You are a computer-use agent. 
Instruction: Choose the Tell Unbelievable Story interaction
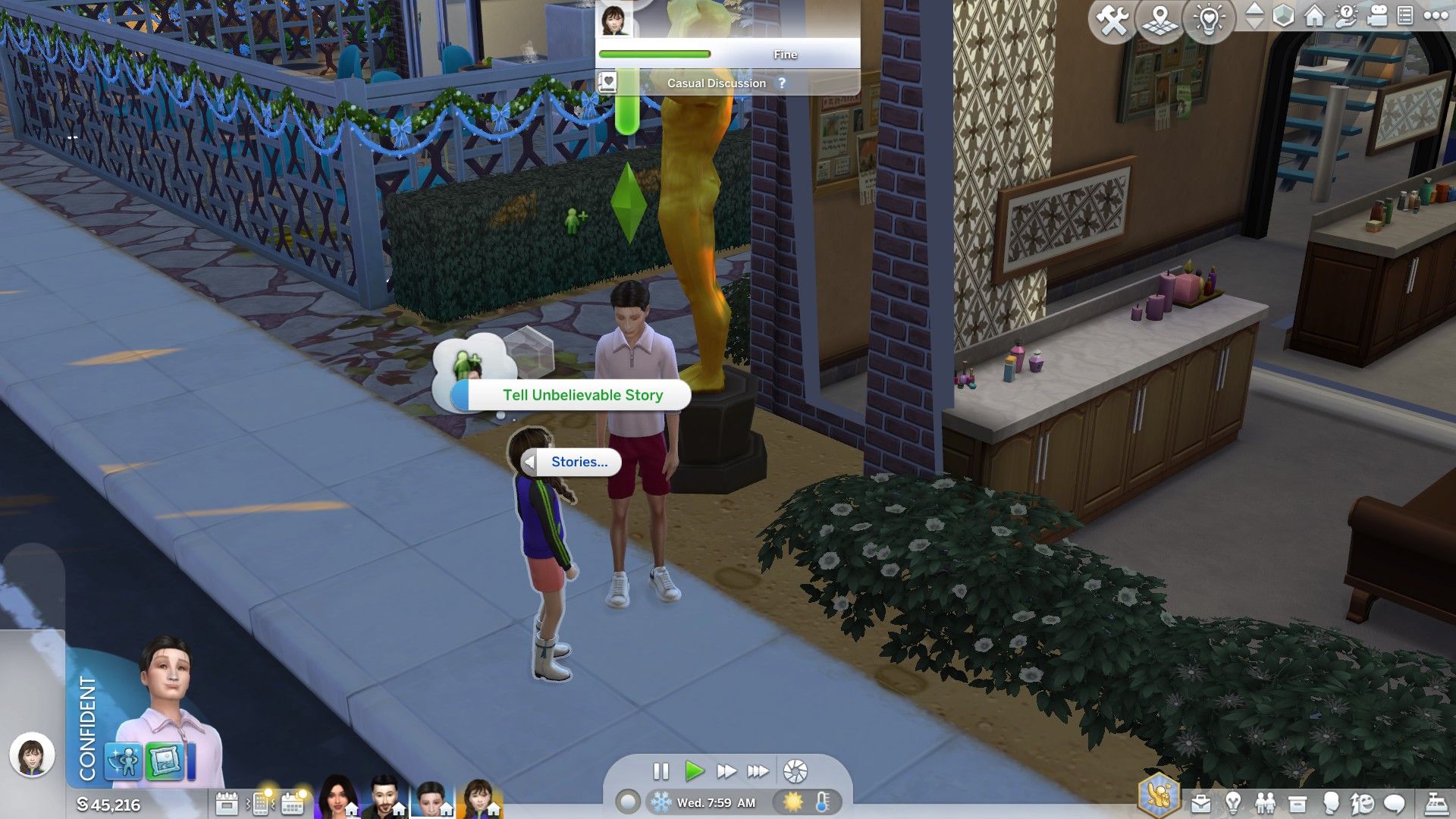(582, 395)
